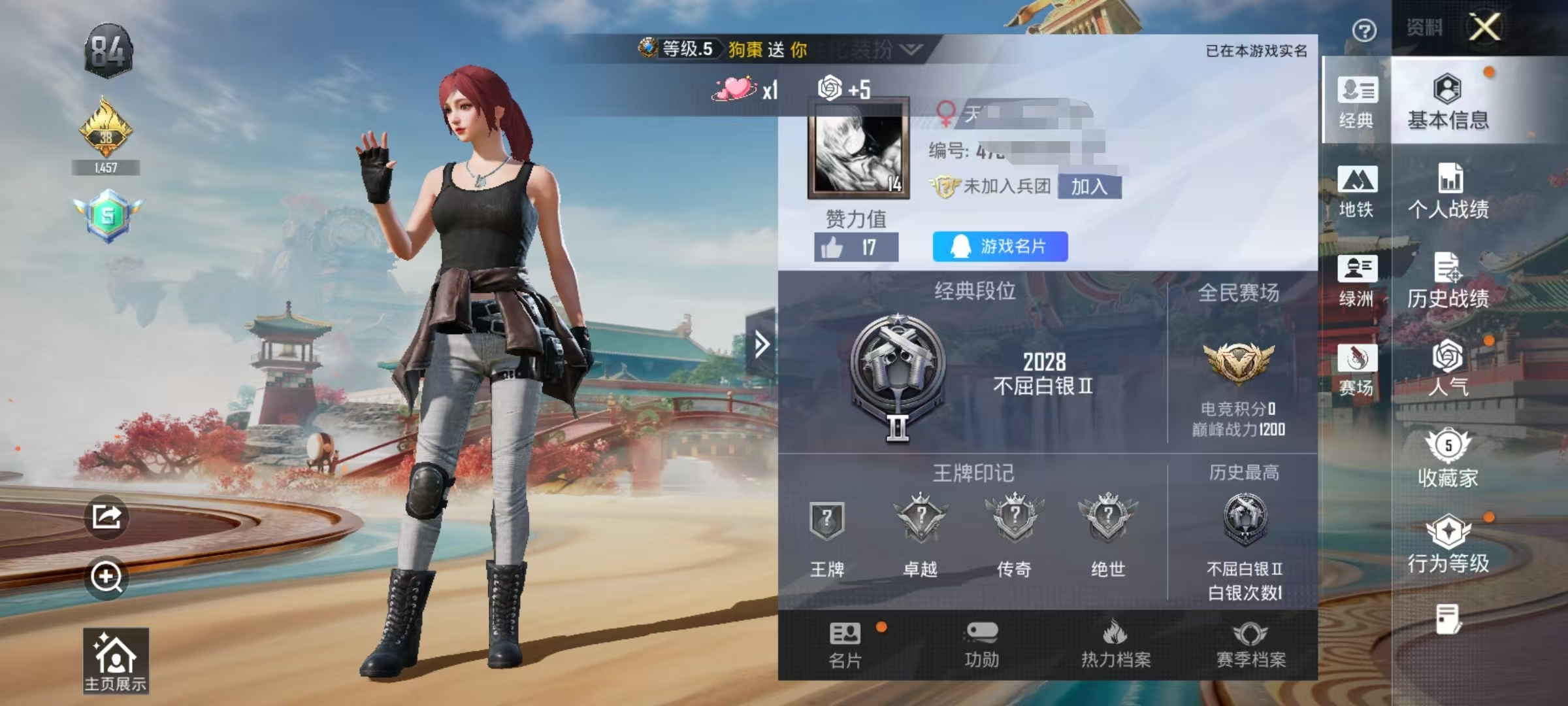The width and height of the screenshot is (1568, 706).
Task: Open 赛季档案 season archive
Action: 1250,645
